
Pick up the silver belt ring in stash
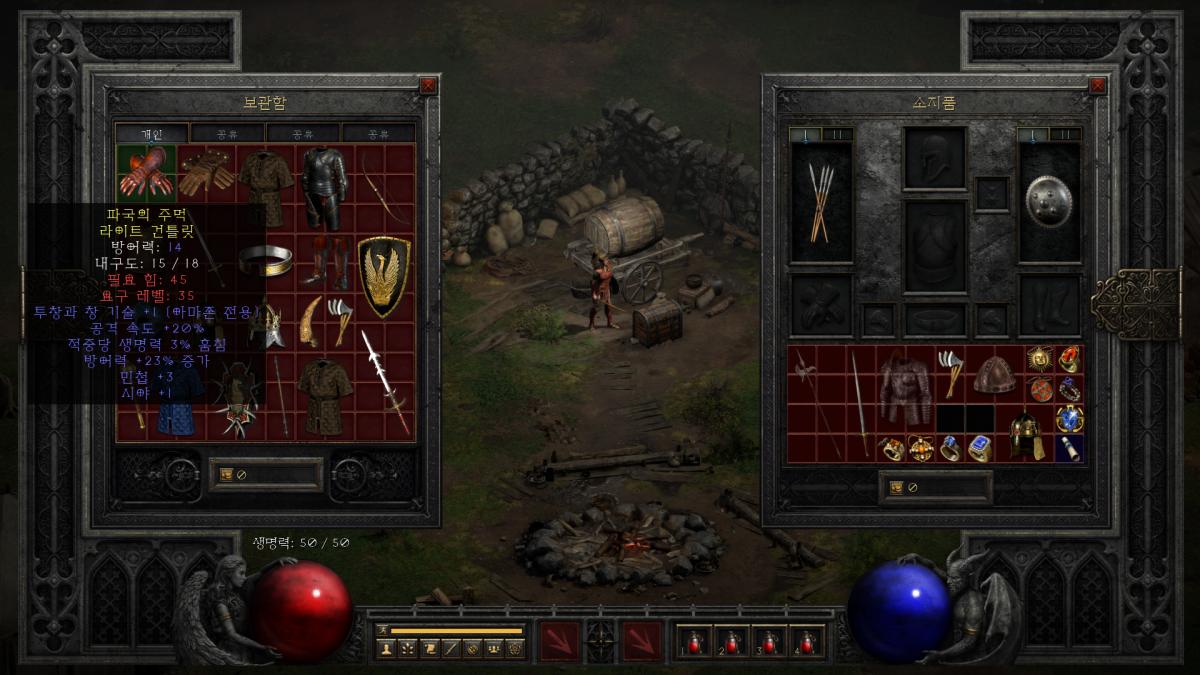point(265,261)
